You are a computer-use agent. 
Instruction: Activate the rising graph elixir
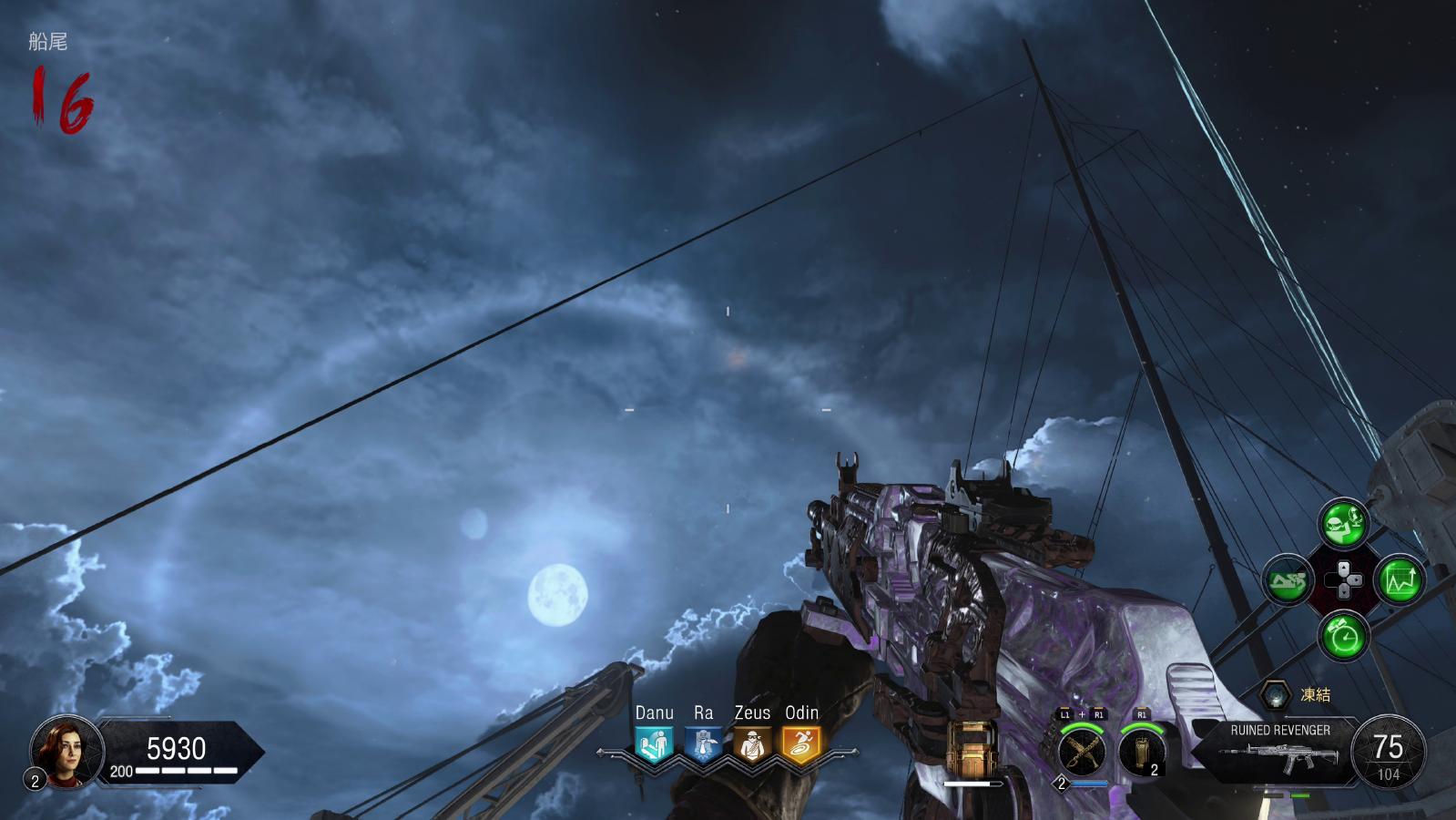point(1400,579)
